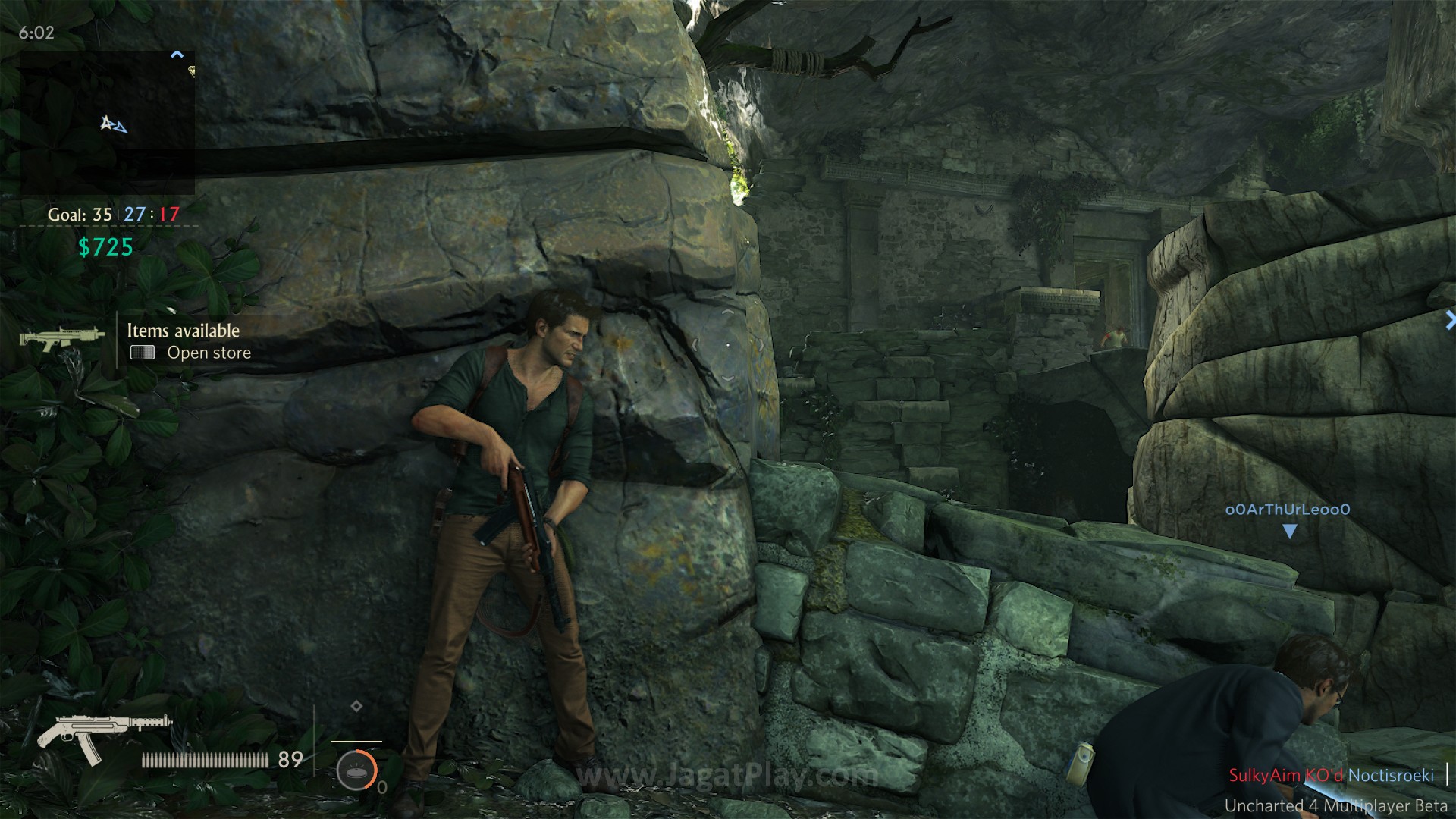Click the touchpad button icon next to Open store
This screenshot has height=819, width=1456.
pos(142,353)
